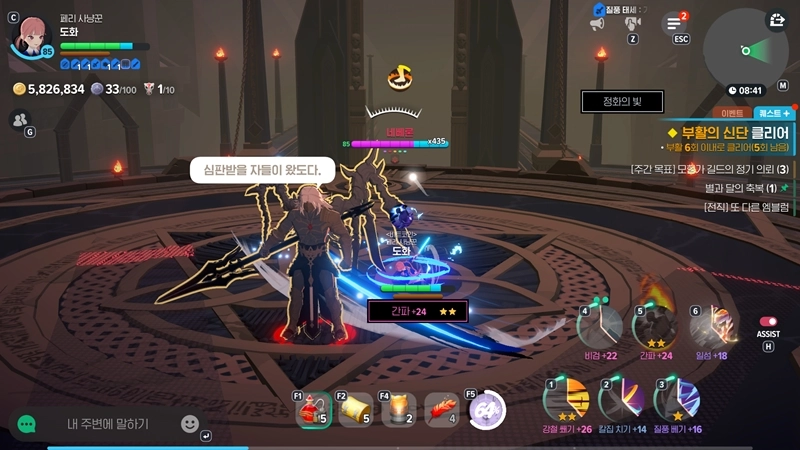Open the megaphone announcements icon
Viewport: 800px width, 450px height.
pyautogui.click(x=597, y=23)
